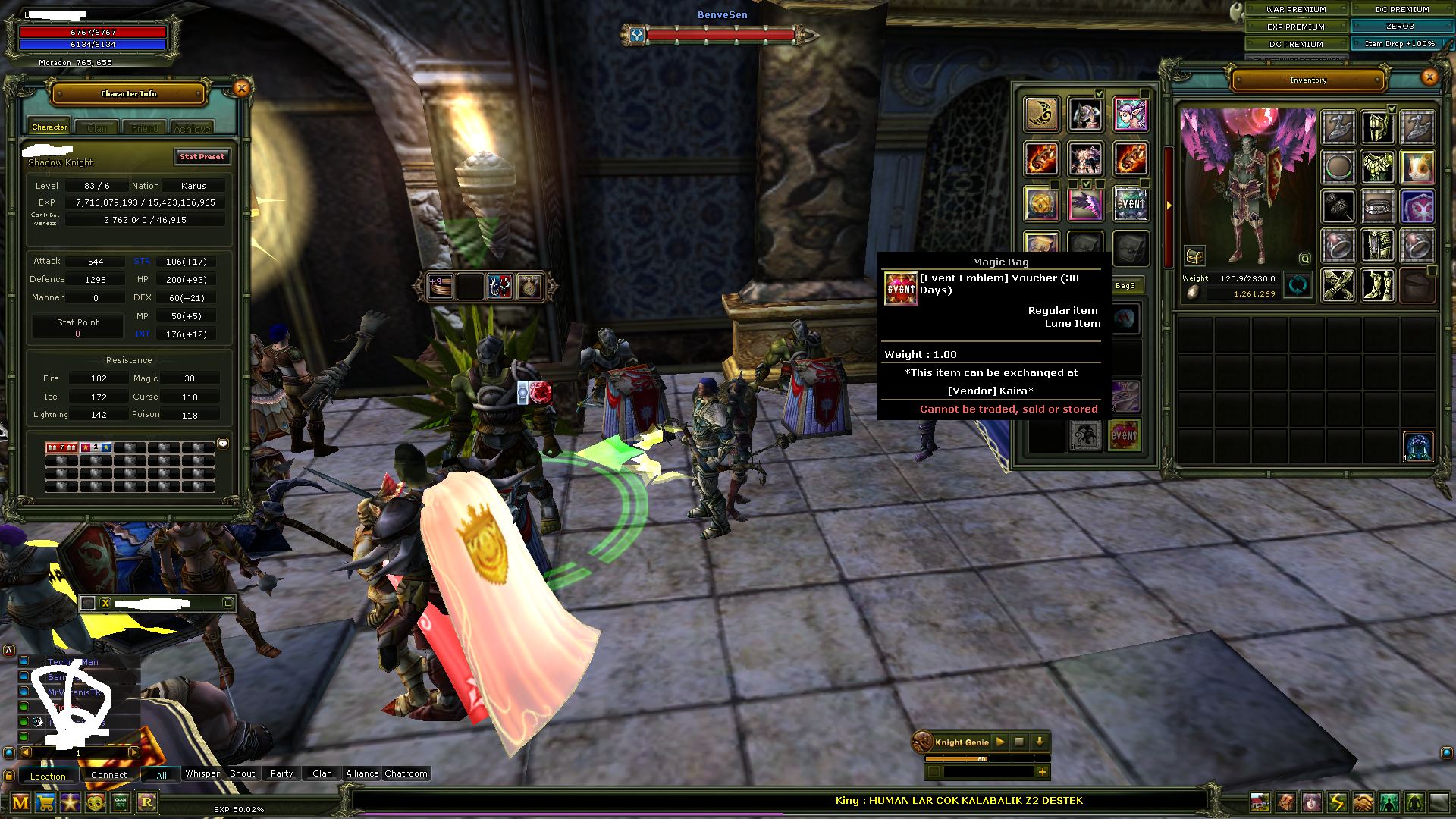Open the shopping cart store icon
1456x819 pixels.
tap(45, 802)
